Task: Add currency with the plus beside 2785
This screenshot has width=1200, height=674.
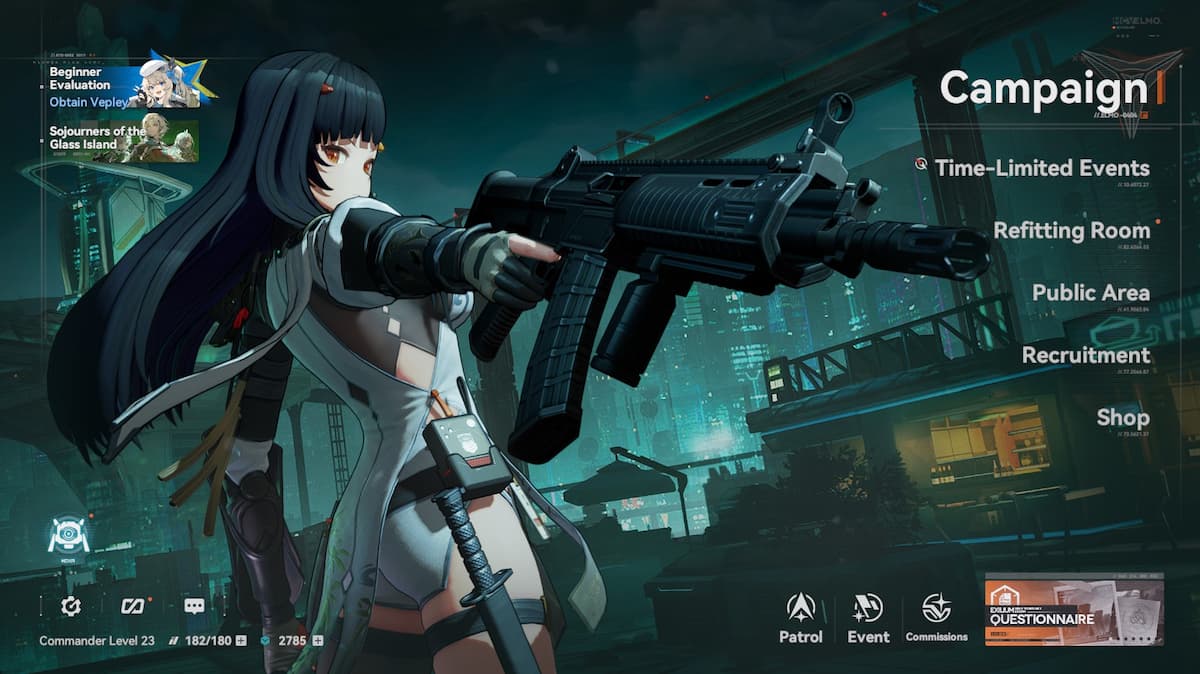Action: pyautogui.click(x=318, y=640)
